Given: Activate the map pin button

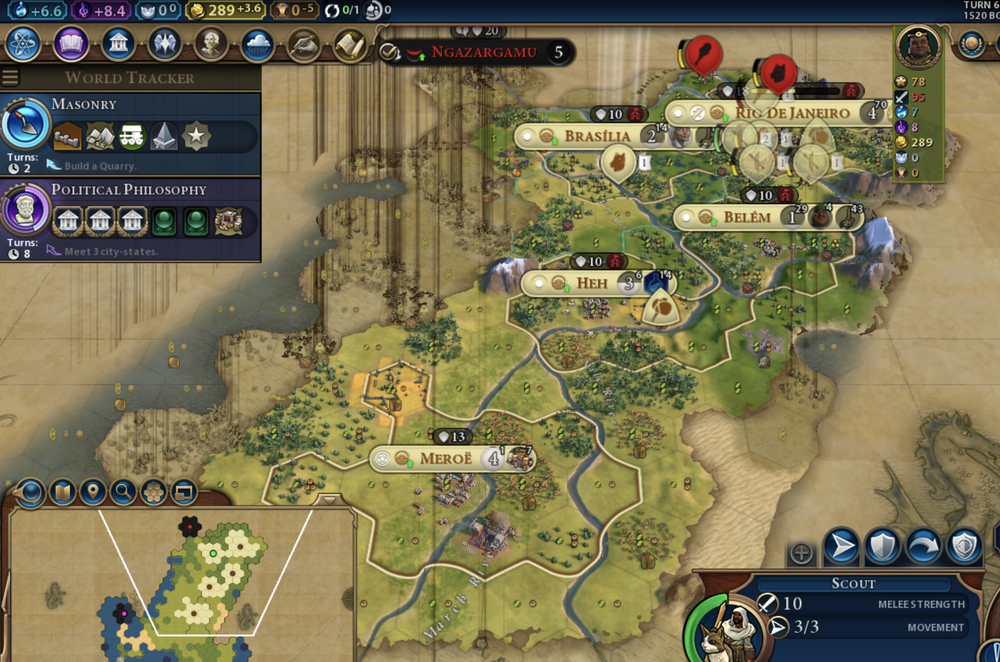Looking at the screenshot, I should (x=92, y=492).
